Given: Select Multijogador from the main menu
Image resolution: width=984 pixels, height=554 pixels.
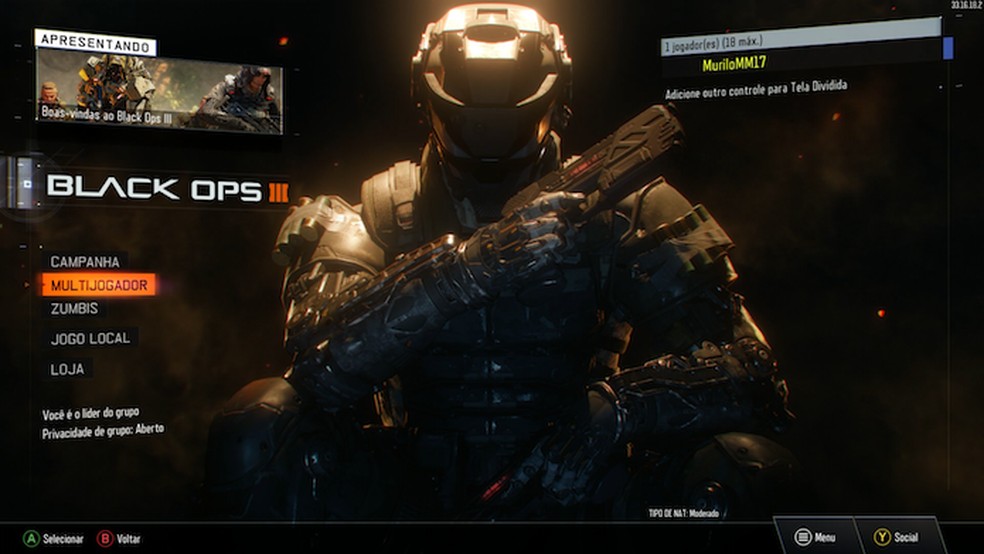Looking at the screenshot, I should [99, 286].
